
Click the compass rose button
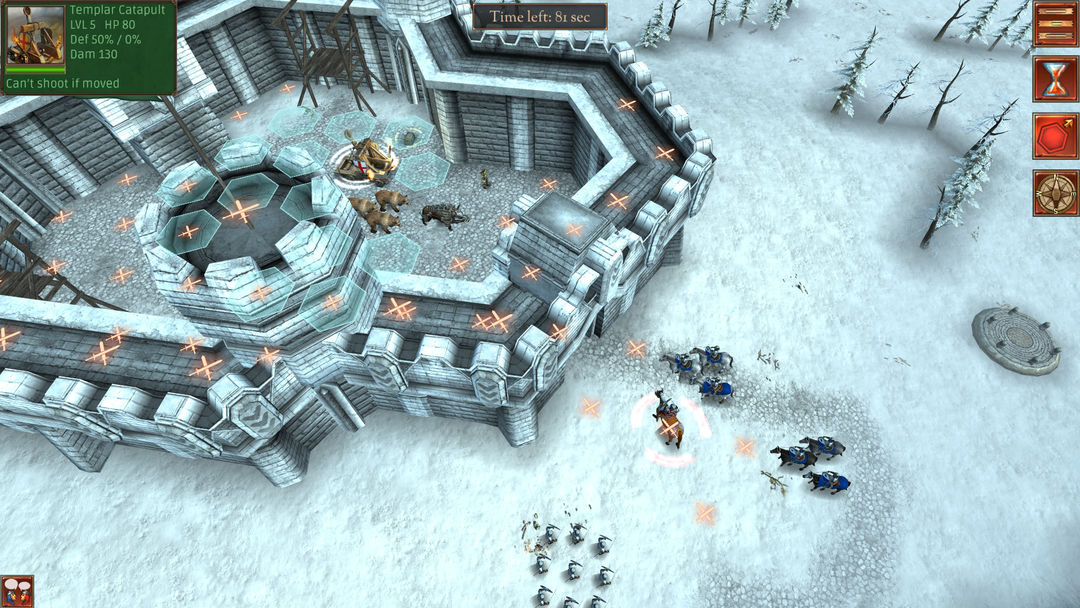pyautogui.click(x=1055, y=192)
